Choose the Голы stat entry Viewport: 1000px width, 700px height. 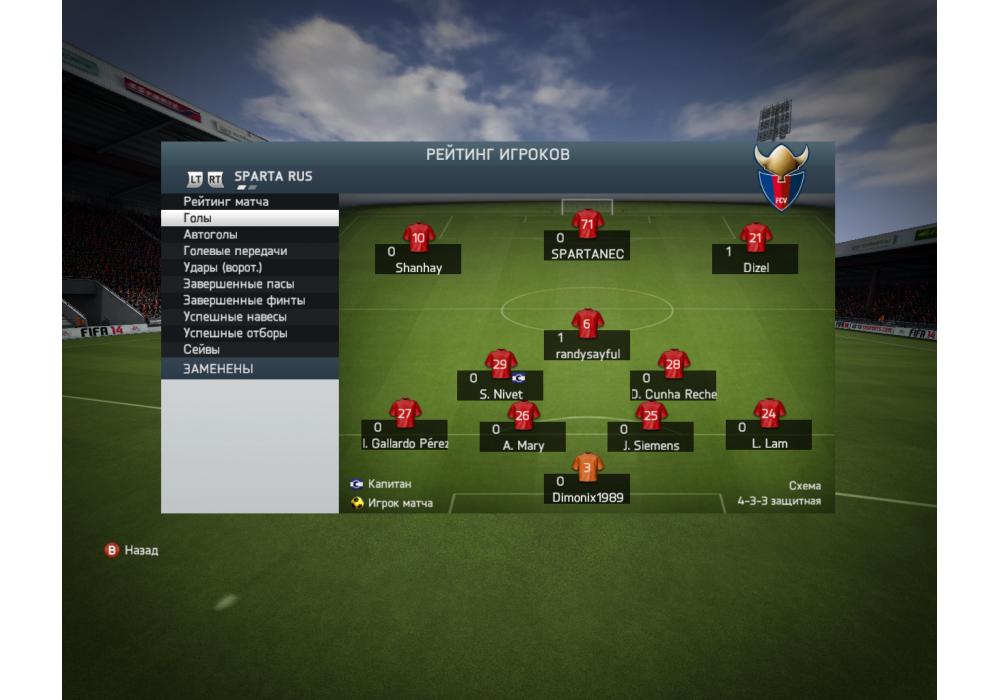coord(250,218)
